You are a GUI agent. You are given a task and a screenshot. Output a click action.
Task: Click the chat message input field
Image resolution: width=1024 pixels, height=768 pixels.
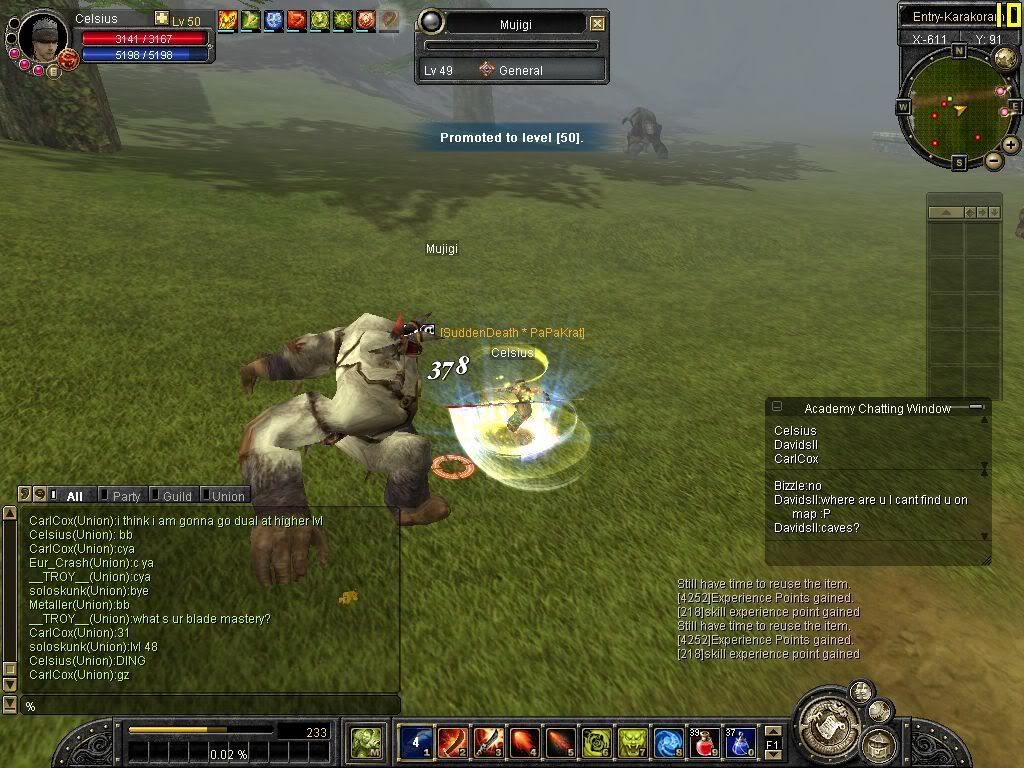pos(210,706)
